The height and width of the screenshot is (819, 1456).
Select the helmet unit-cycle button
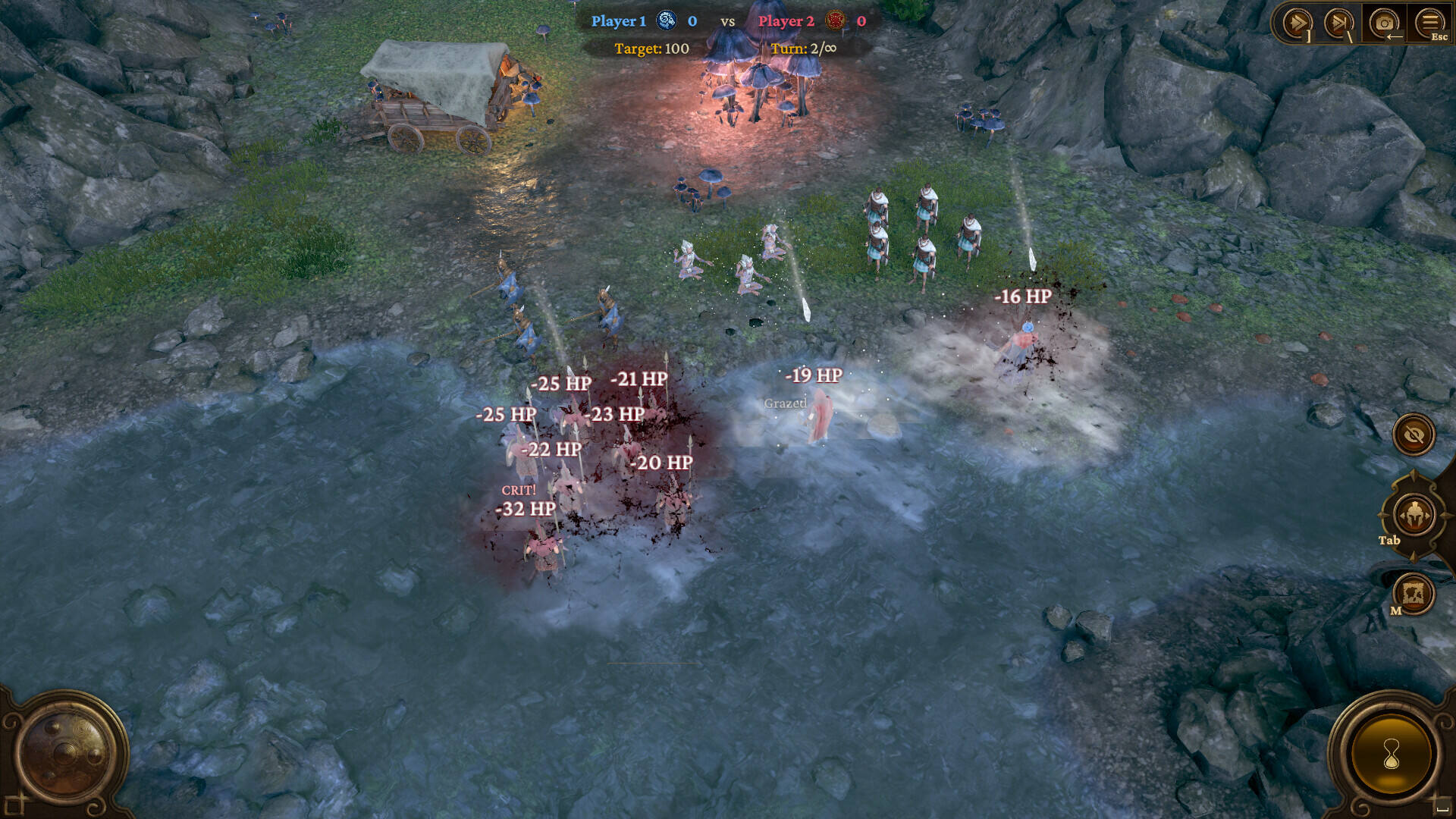coord(1414,516)
